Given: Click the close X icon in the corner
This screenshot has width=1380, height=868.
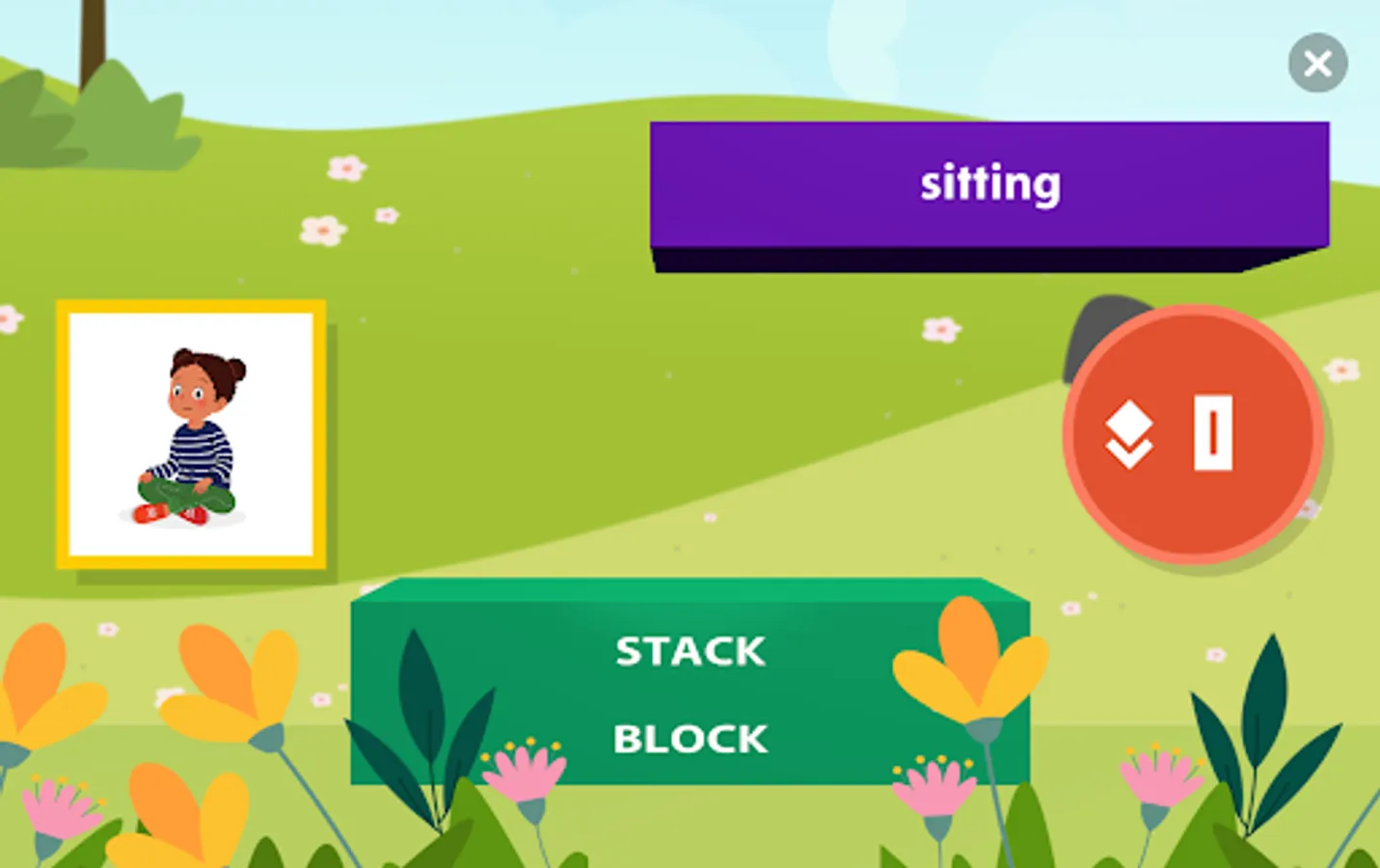Looking at the screenshot, I should [x=1317, y=63].
